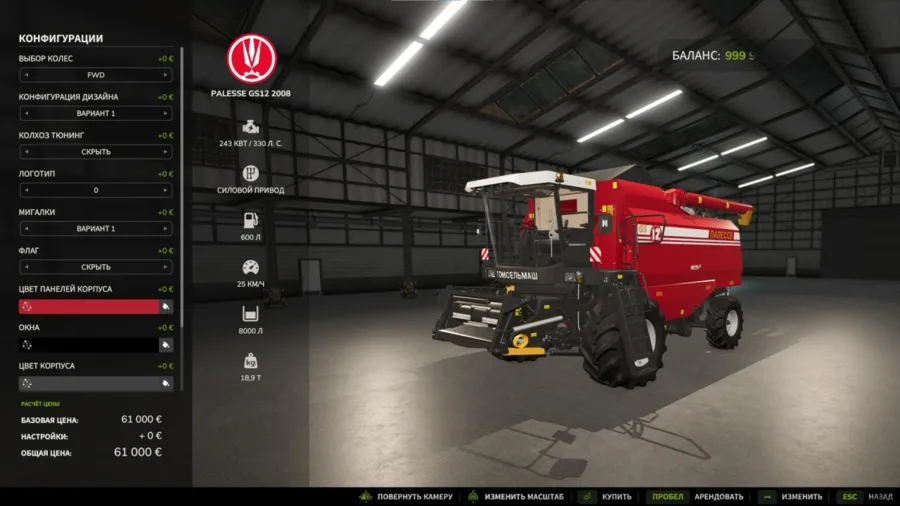Choose next Мигалки variant
This screenshot has width=900, height=506.
coord(166,228)
